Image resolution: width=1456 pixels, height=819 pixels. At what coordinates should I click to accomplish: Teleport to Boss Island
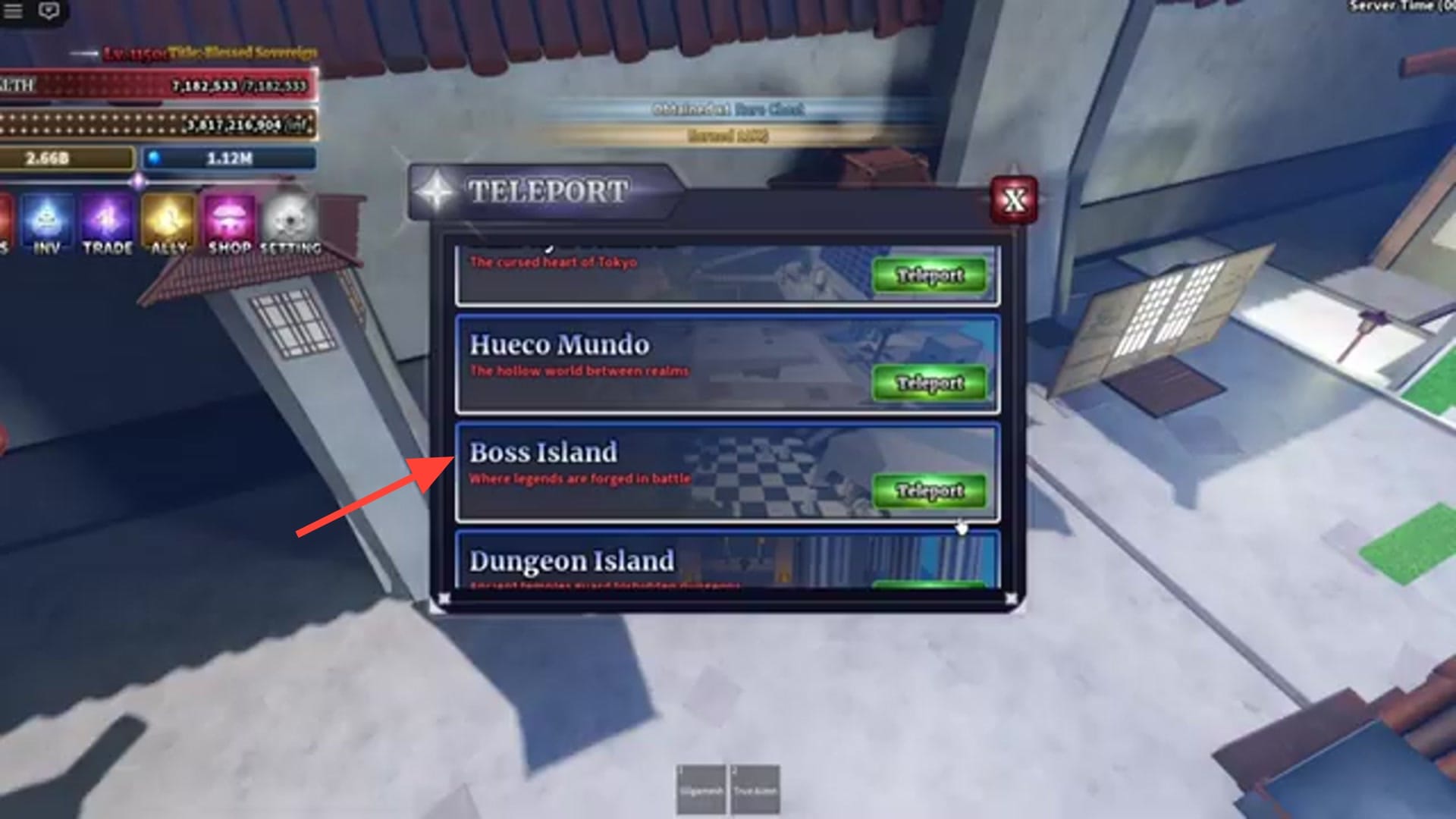click(x=929, y=491)
